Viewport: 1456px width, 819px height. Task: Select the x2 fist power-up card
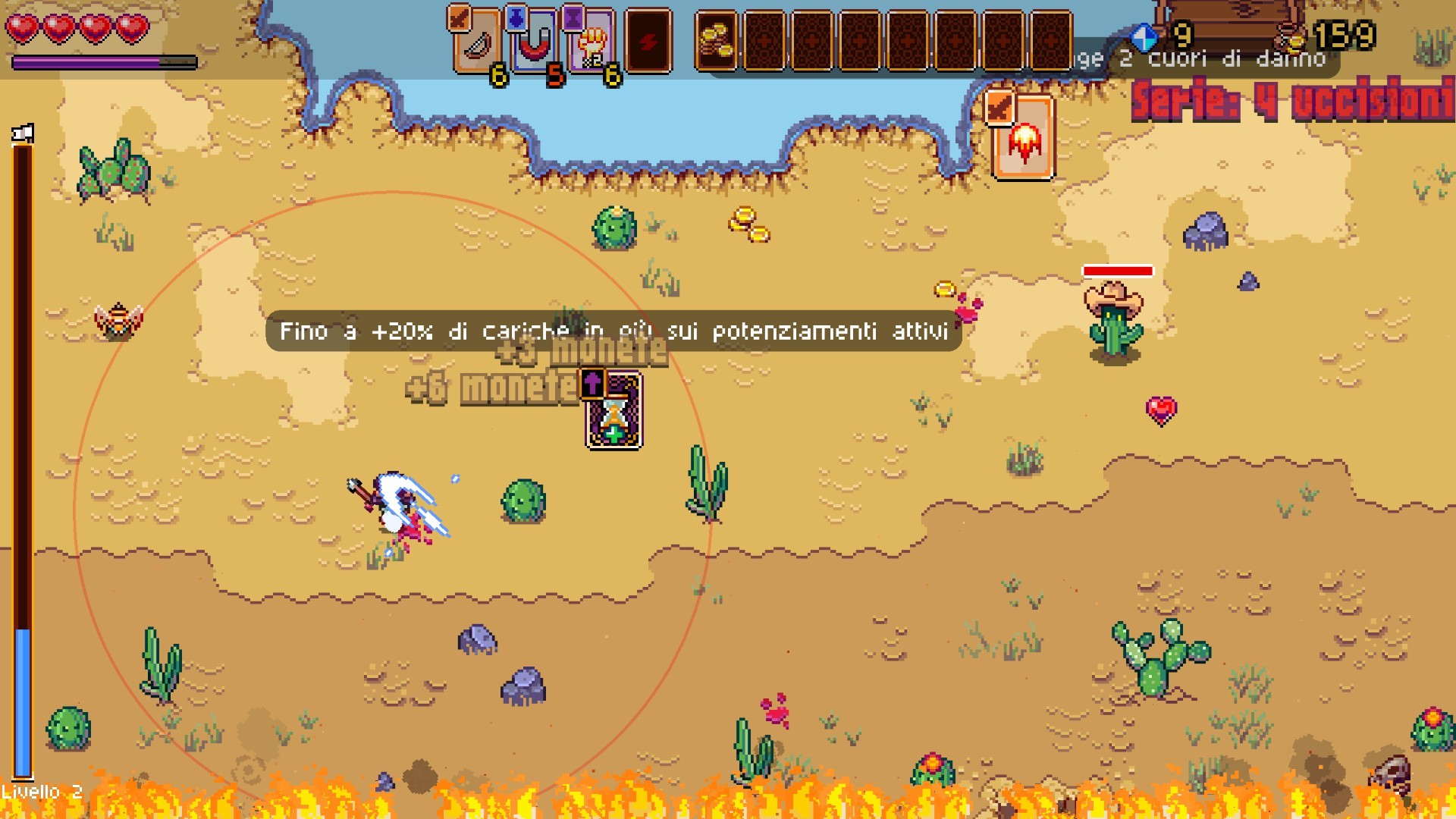[591, 42]
